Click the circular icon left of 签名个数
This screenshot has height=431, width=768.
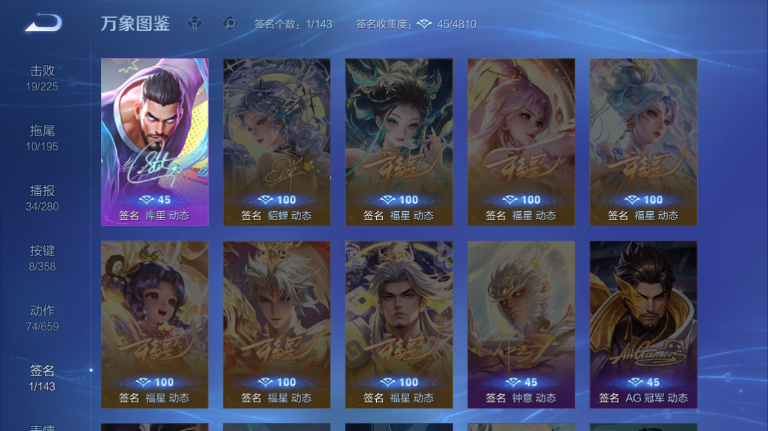230,24
